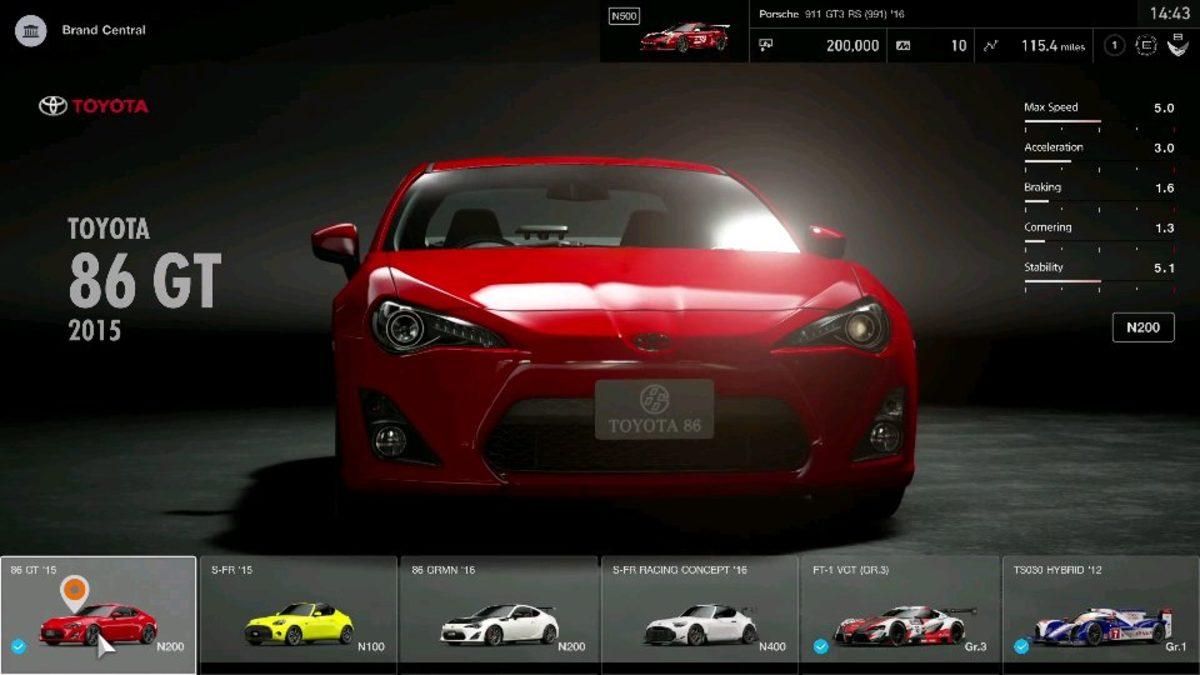Click the Toyota brand logo
The width and height of the screenshot is (1200, 675).
click(x=93, y=106)
